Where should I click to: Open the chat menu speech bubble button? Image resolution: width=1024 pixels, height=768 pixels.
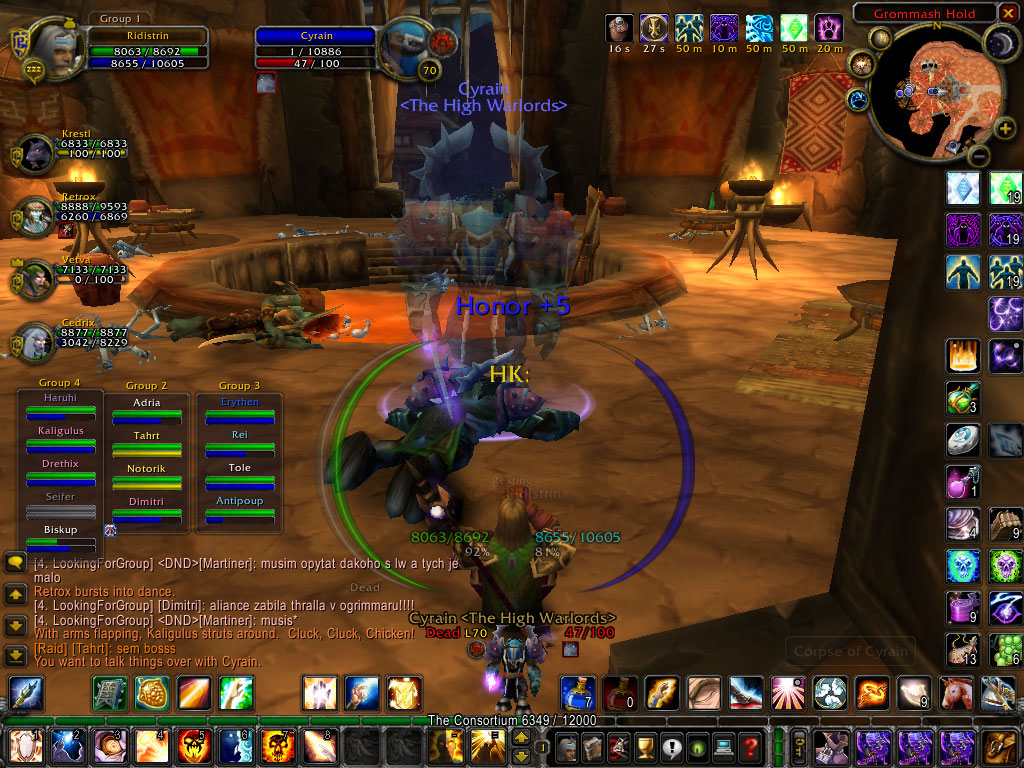15,563
